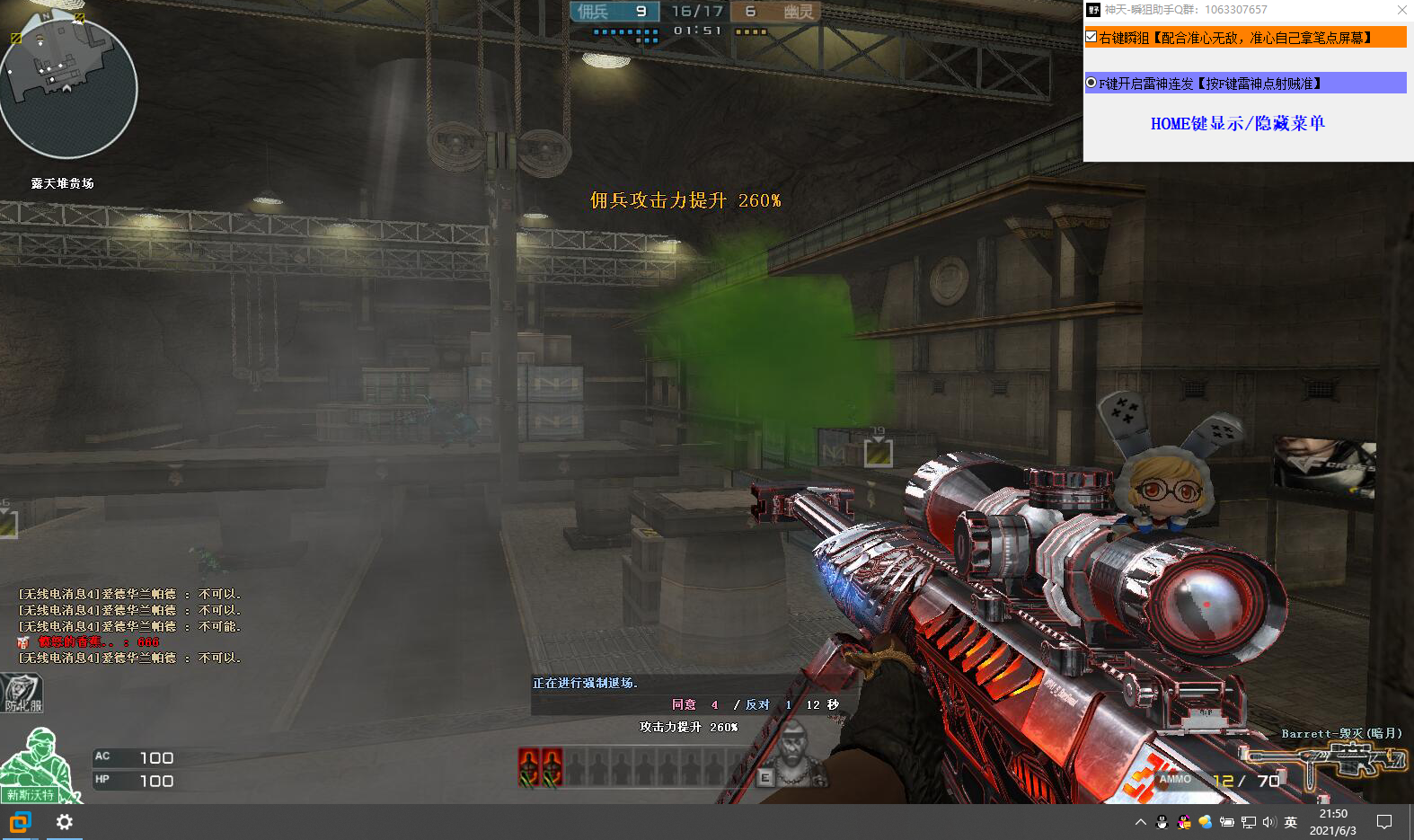Viewport: 1414px width, 840px height.
Task: Open the notification center icon
Action: click(1384, 822)
